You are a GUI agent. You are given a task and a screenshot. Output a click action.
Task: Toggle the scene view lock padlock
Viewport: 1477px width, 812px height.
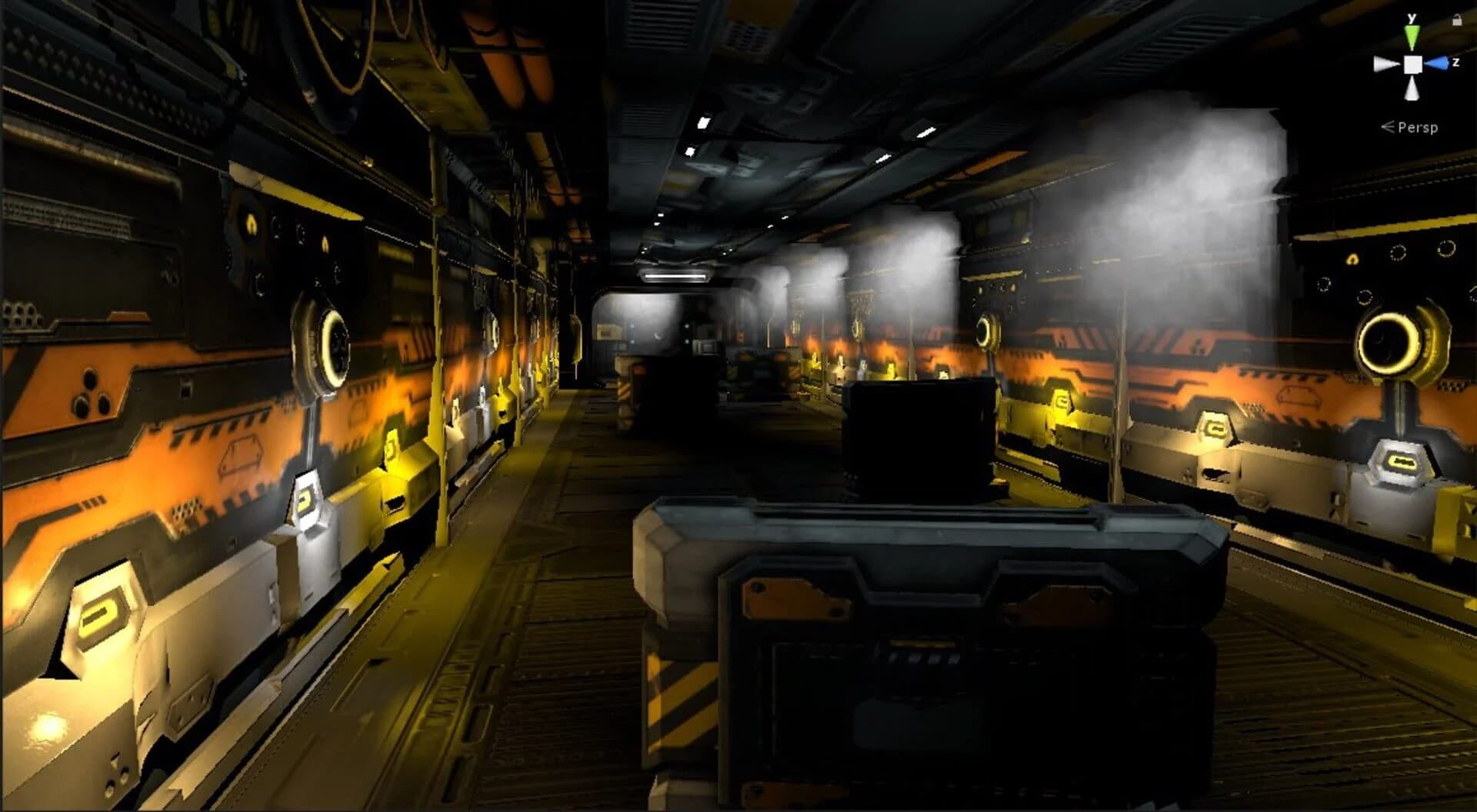pos(1458,21)
